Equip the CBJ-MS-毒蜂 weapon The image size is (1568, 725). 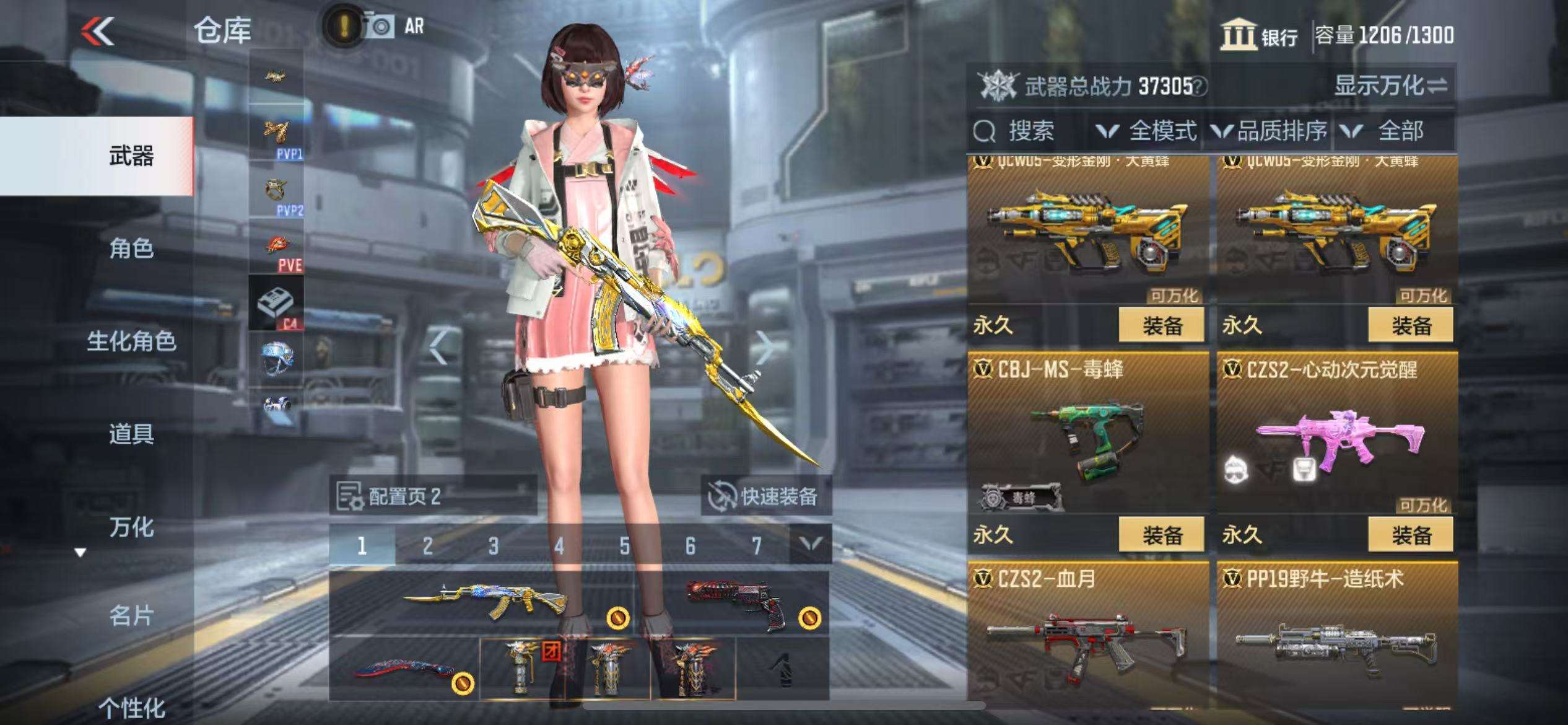pyautogui.click(x=1161, y=534)
